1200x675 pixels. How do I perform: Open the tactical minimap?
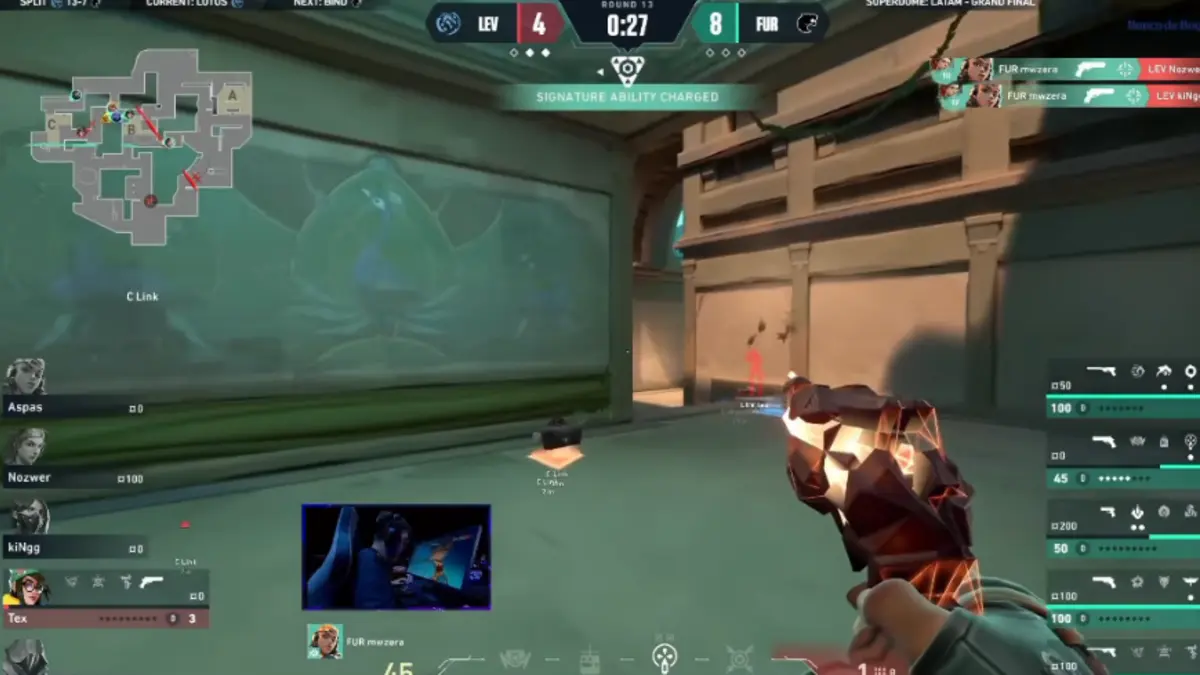pyautogui.click(x=140, y=145)
